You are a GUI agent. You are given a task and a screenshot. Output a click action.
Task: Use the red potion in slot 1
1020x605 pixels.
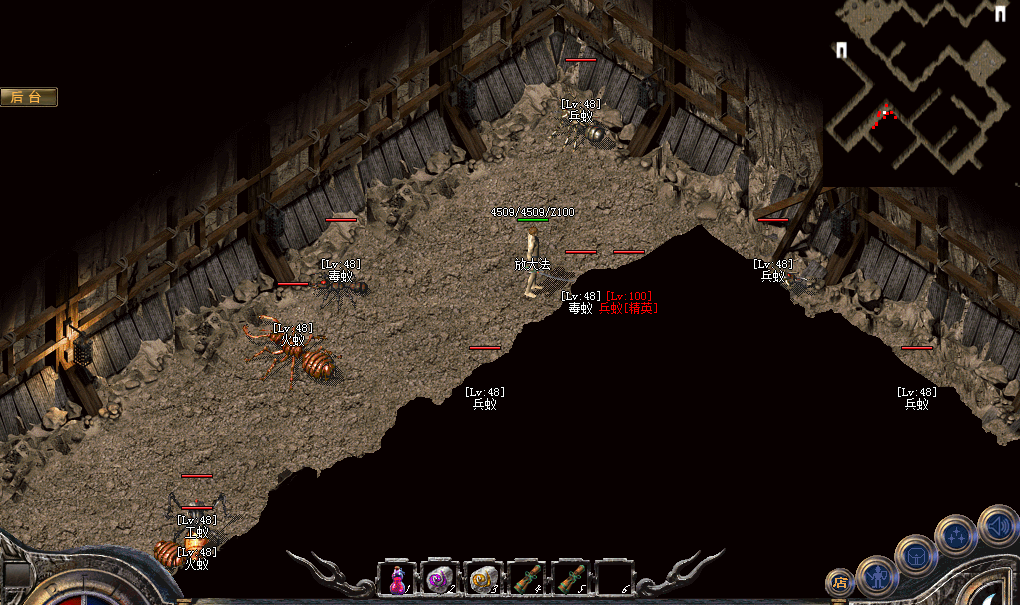click(397, 578)
